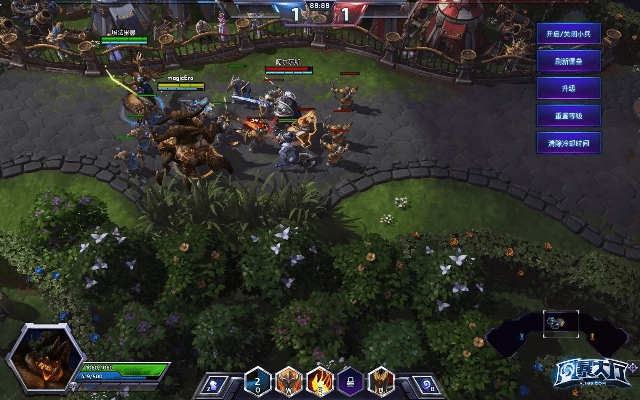Screen dimensions: 640x400
Task: Clear cooldowns with the 清除冷却时间 button
Action: (567, 143)
